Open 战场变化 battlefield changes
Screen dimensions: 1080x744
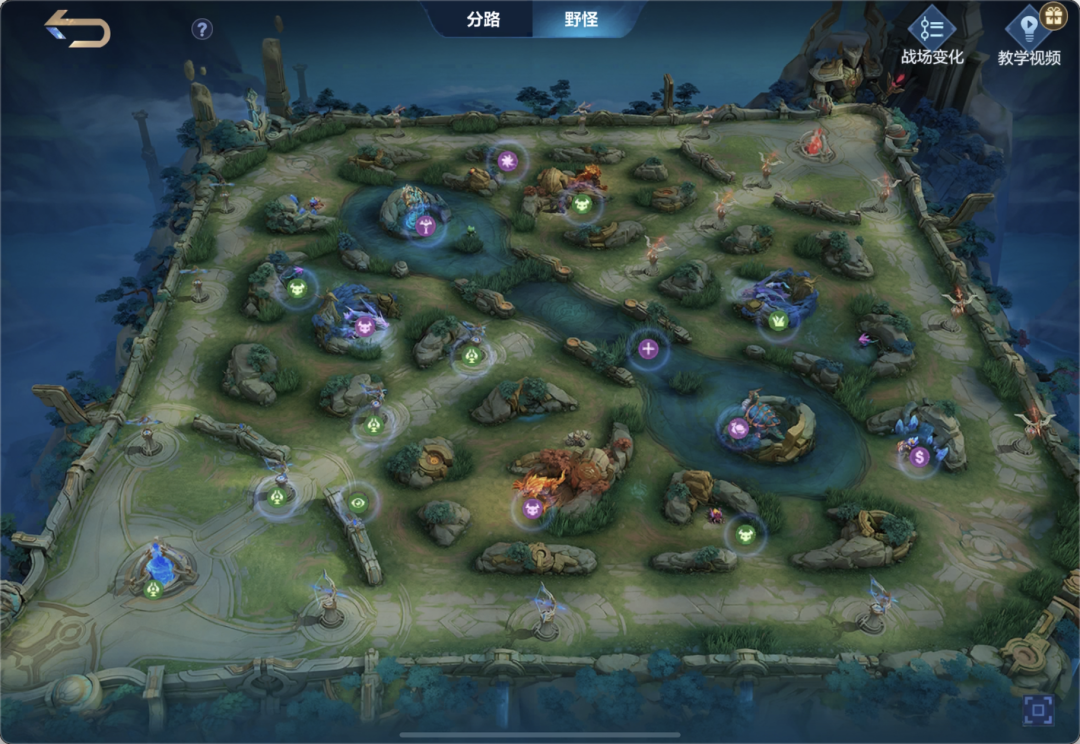(x=932, y=37)
